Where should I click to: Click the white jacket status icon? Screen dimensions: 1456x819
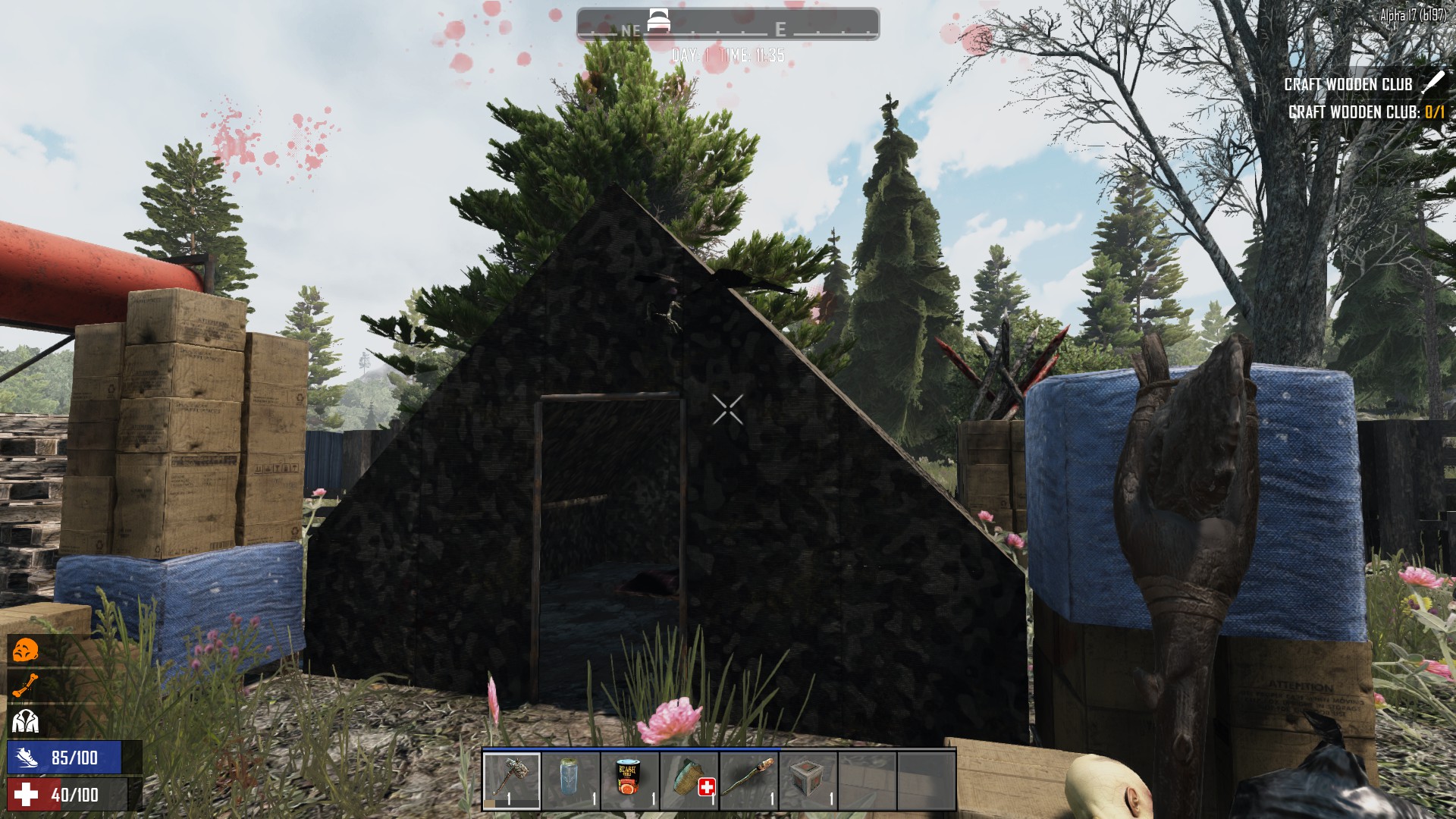pos(25,721)
